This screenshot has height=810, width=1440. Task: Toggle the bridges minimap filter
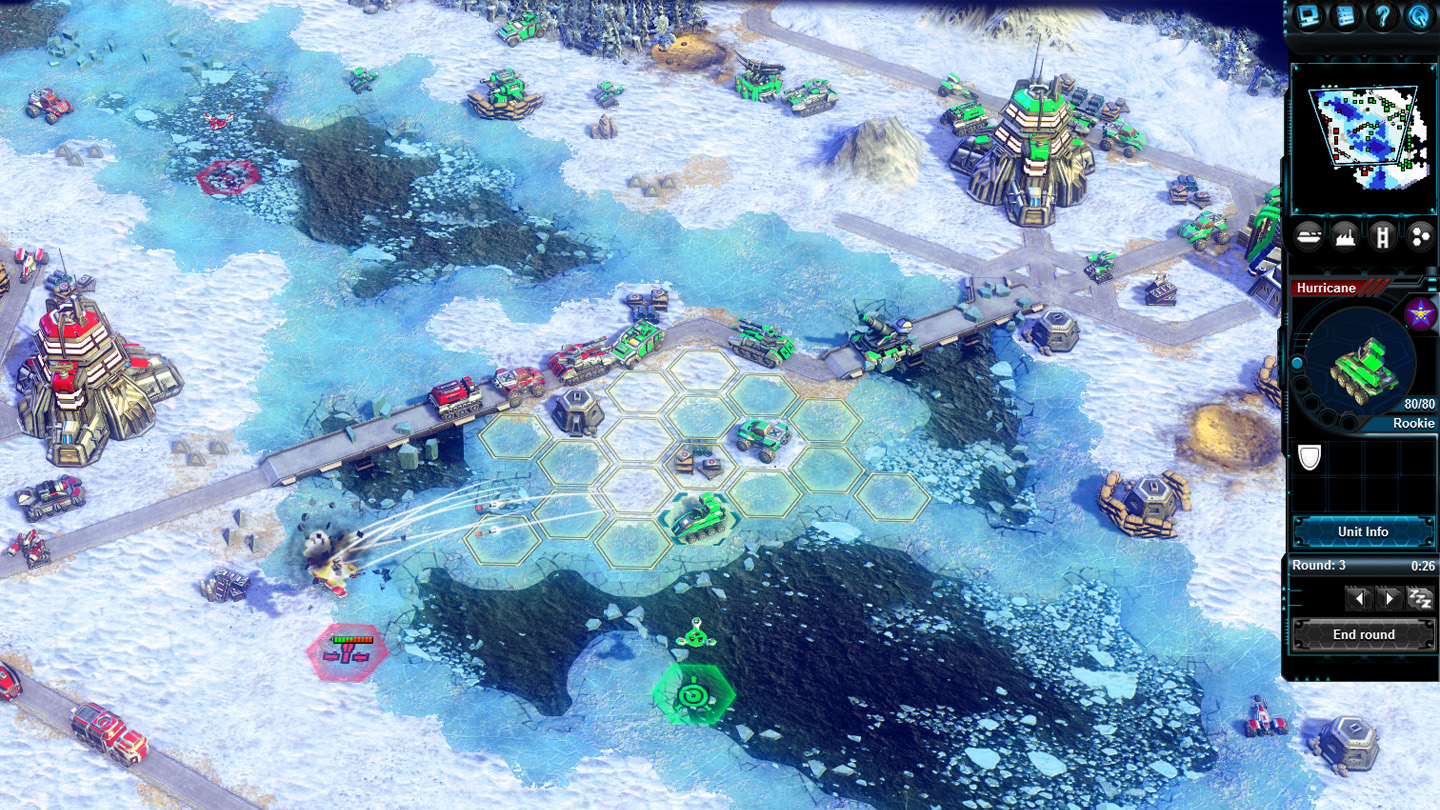[x=1383, y=237]
